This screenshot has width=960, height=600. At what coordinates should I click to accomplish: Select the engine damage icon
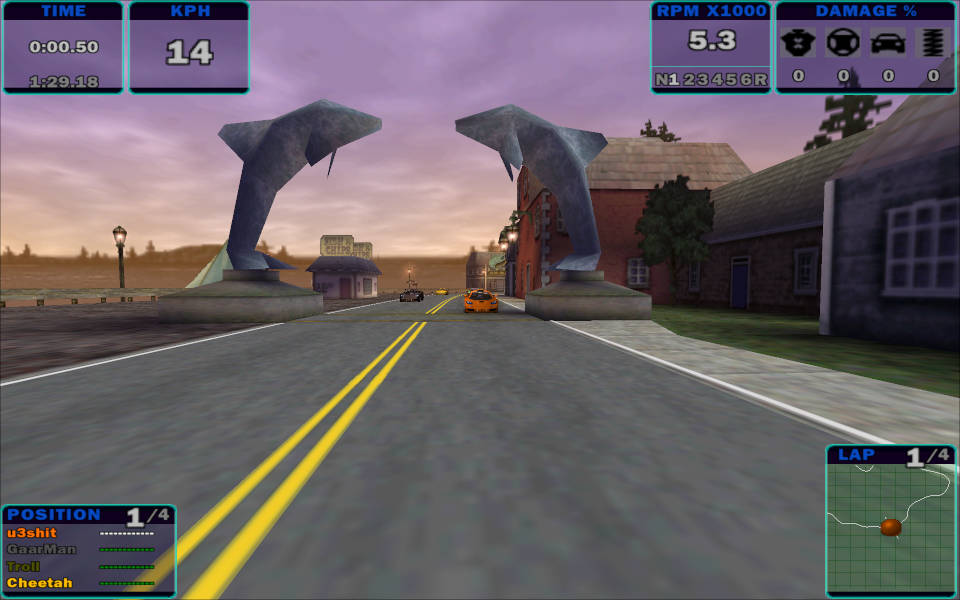(x=797, y=43)
